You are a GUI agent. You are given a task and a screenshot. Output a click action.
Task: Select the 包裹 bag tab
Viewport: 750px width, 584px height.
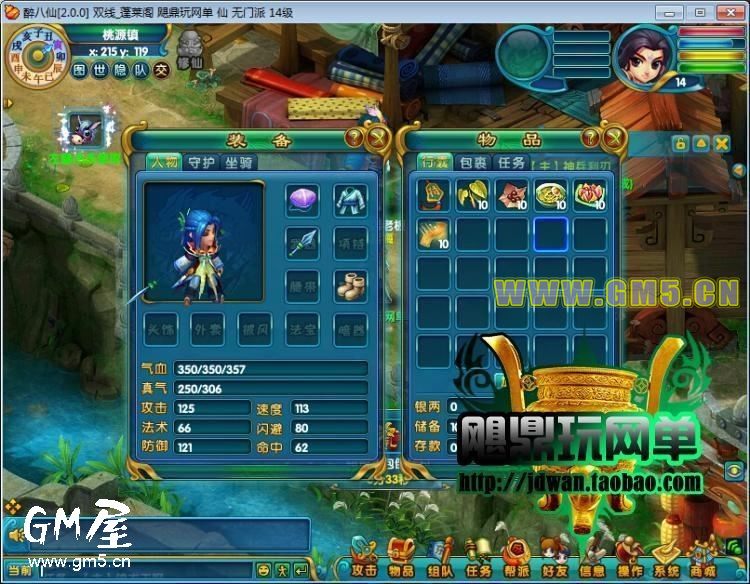[x=473, y=163]
